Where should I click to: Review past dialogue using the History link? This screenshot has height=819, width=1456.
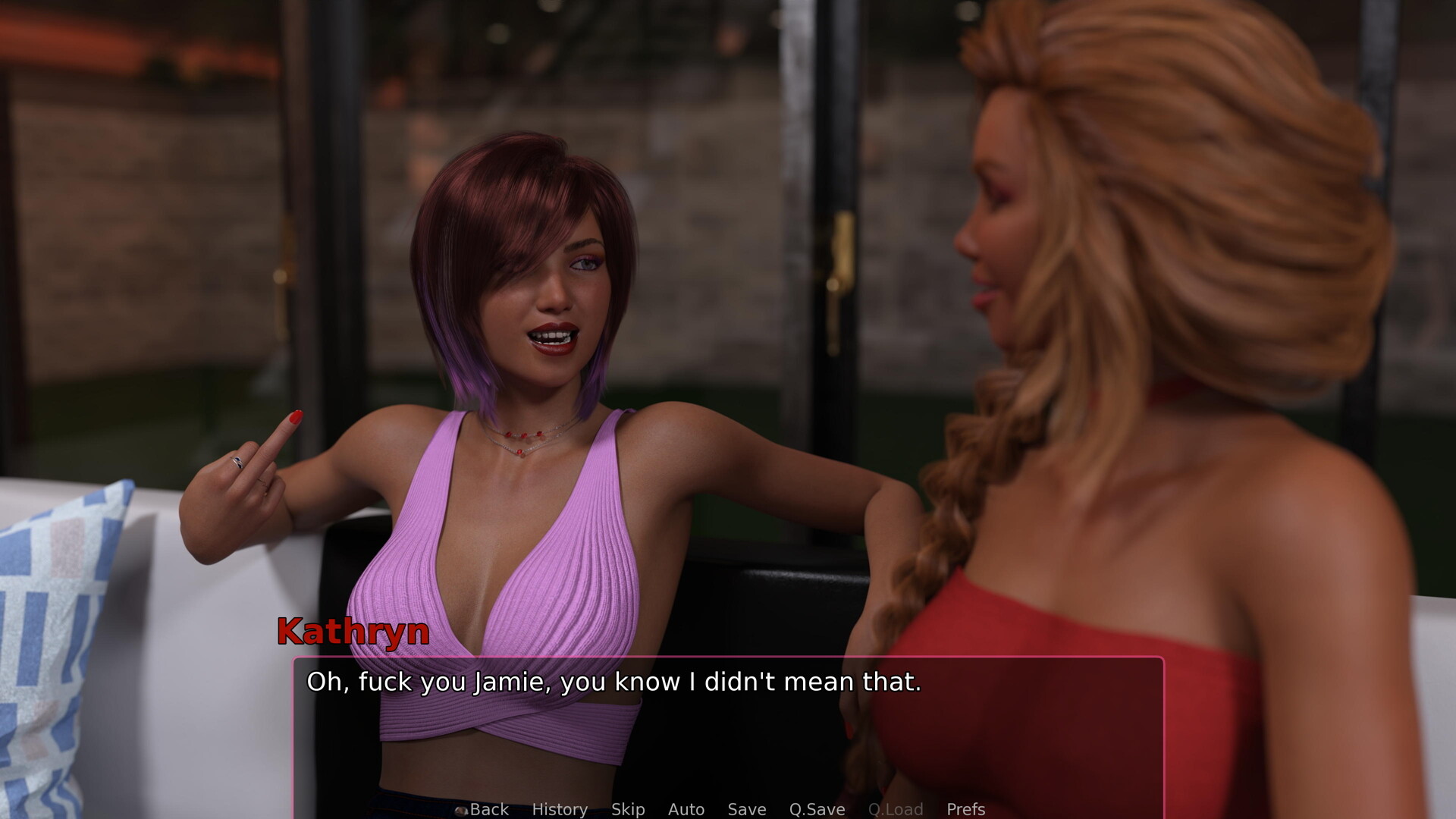click(560, 809)
